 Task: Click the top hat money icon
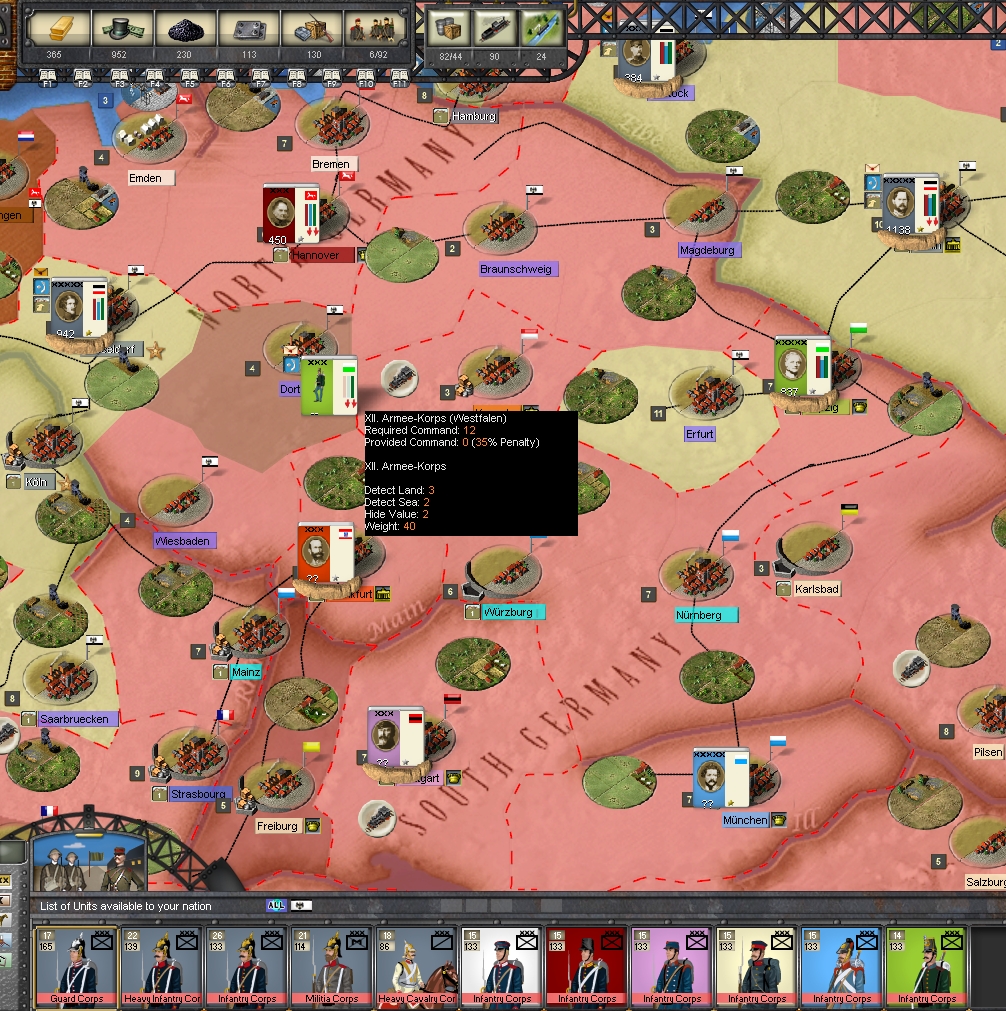tap(123, 29)
